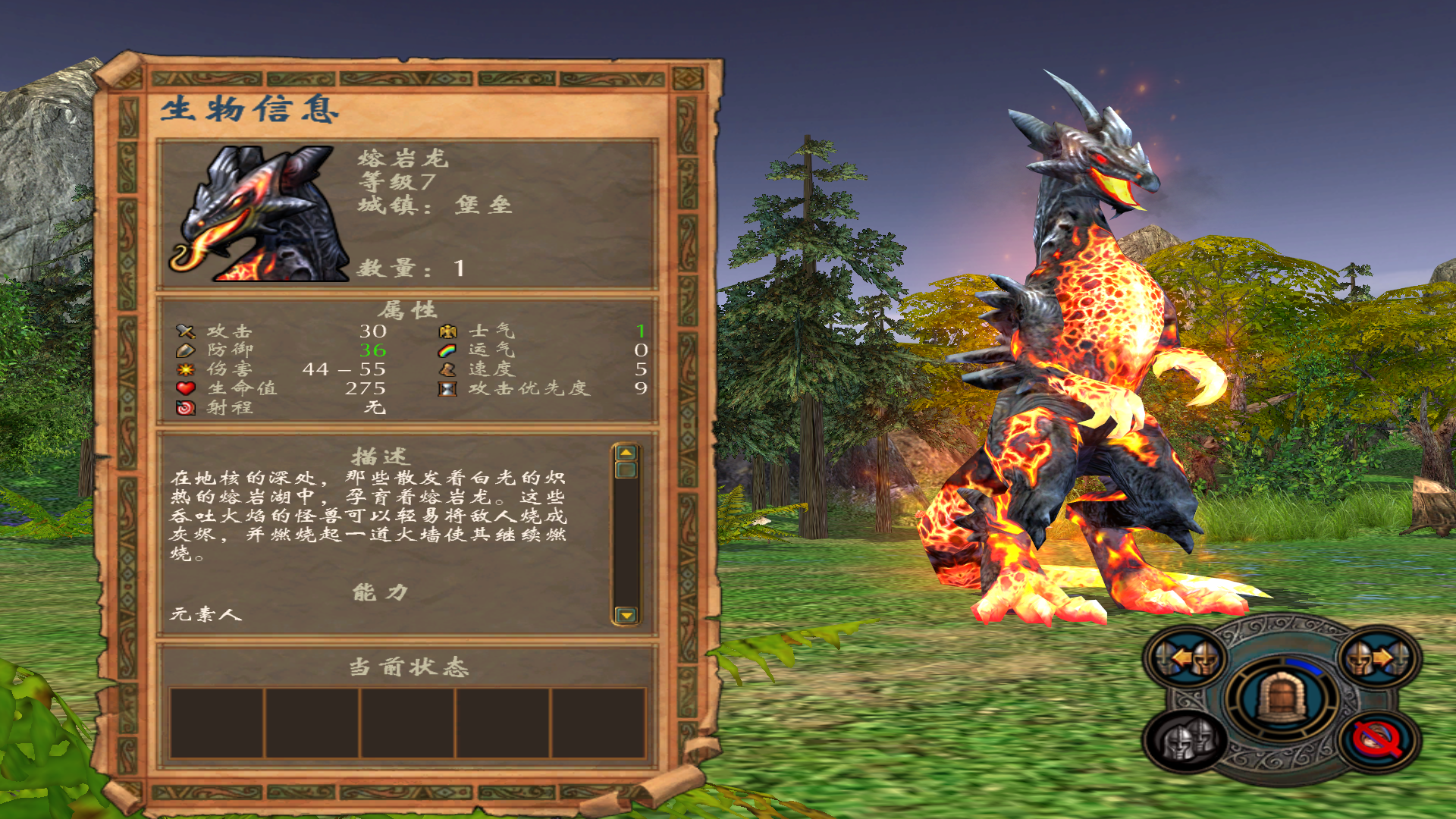Viewport: 1456px width, 819px height.
Task: Select the 元素人 ability entry
Action: click(x=206, y=614)
